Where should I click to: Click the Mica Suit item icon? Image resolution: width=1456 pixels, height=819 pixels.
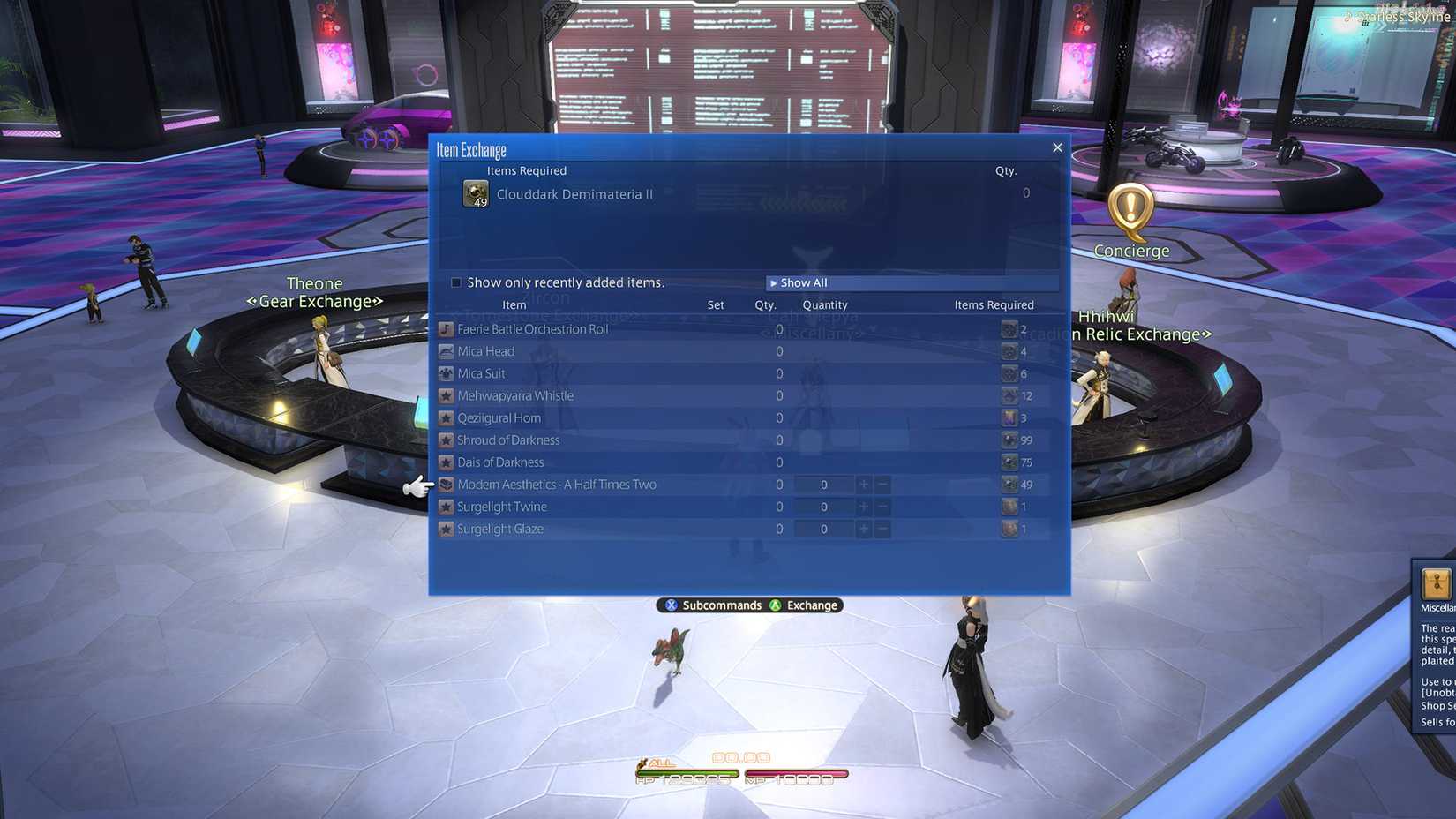(446, 372)
